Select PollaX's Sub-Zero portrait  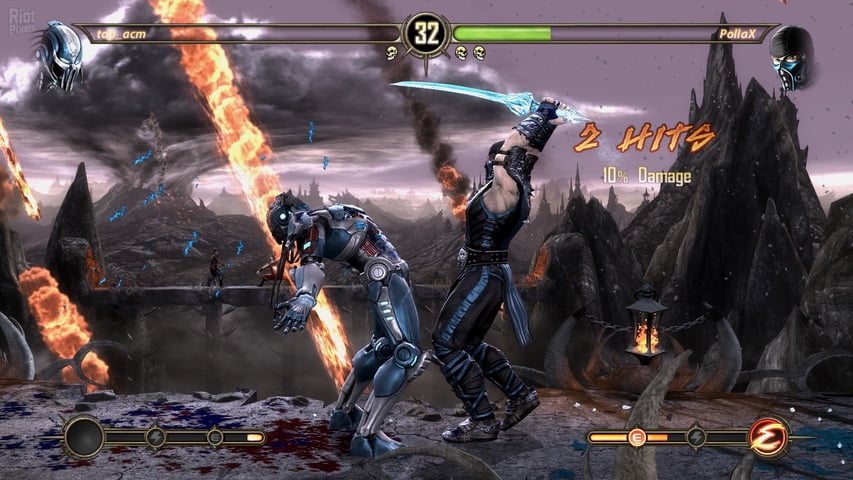tap(791, 58)
